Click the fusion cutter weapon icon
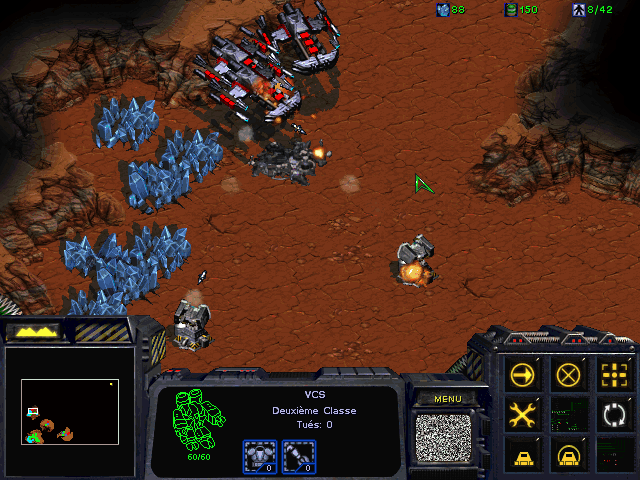 [x=298, y=456]
